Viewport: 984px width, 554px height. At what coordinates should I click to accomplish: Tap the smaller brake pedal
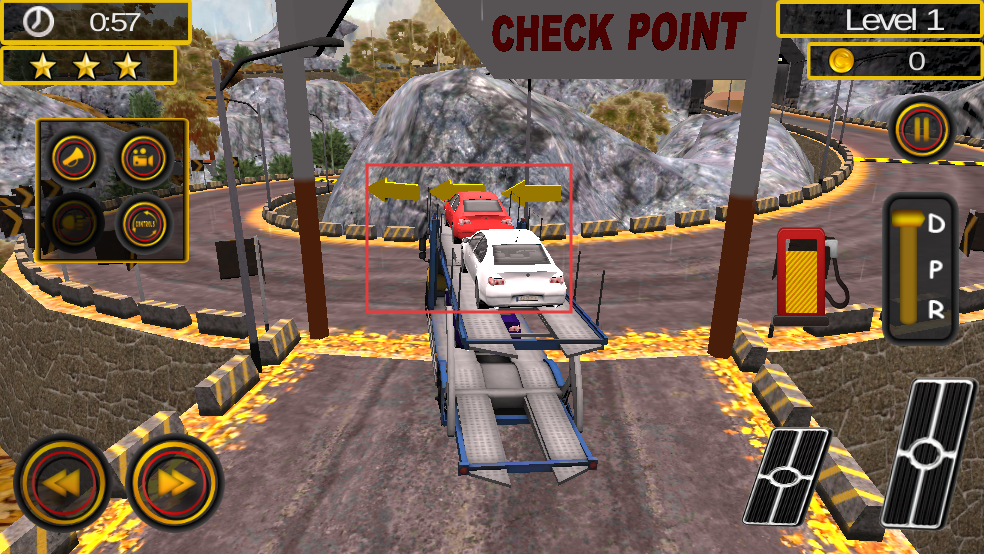[788, 476]
